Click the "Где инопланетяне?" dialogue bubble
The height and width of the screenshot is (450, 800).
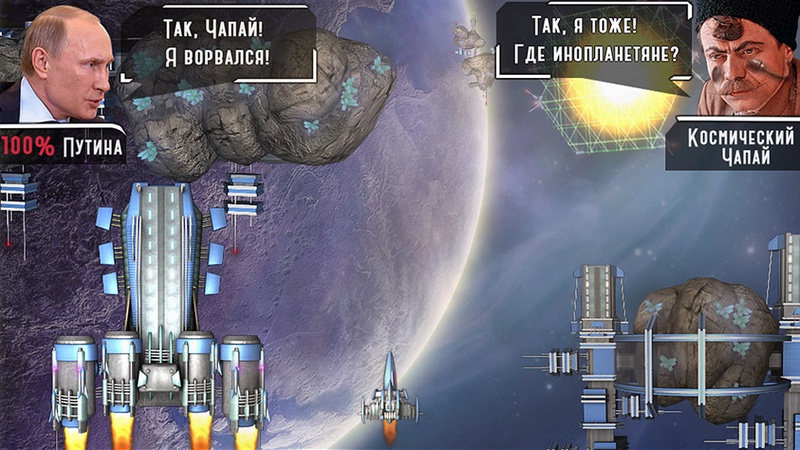[596, 41]
